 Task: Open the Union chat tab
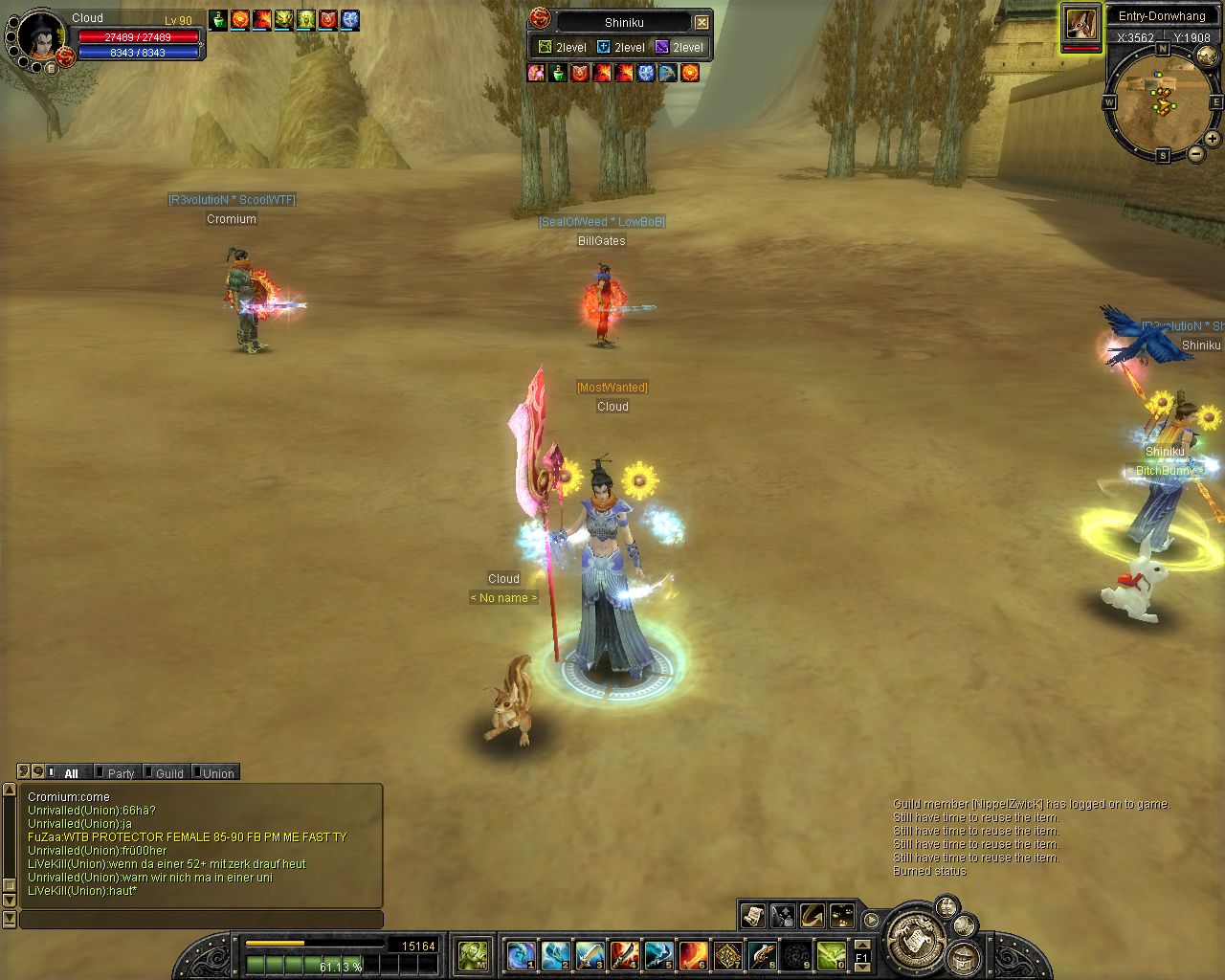point(217,773)
